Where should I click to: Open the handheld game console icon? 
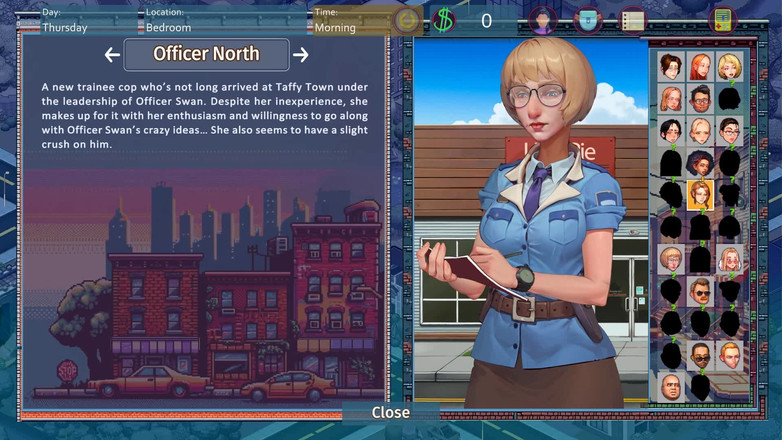click(x=722, y=20)
